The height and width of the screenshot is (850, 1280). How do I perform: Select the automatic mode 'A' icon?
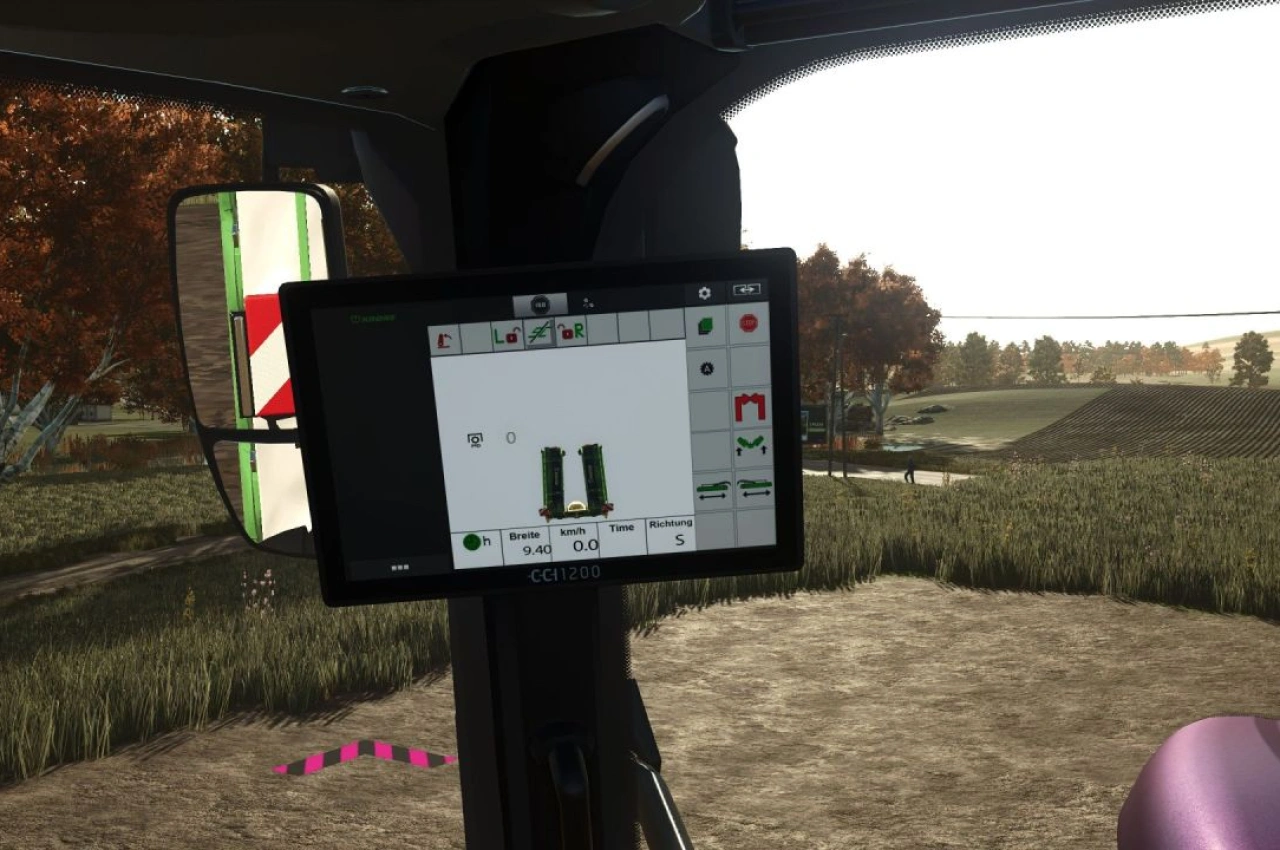pos(707,369)
